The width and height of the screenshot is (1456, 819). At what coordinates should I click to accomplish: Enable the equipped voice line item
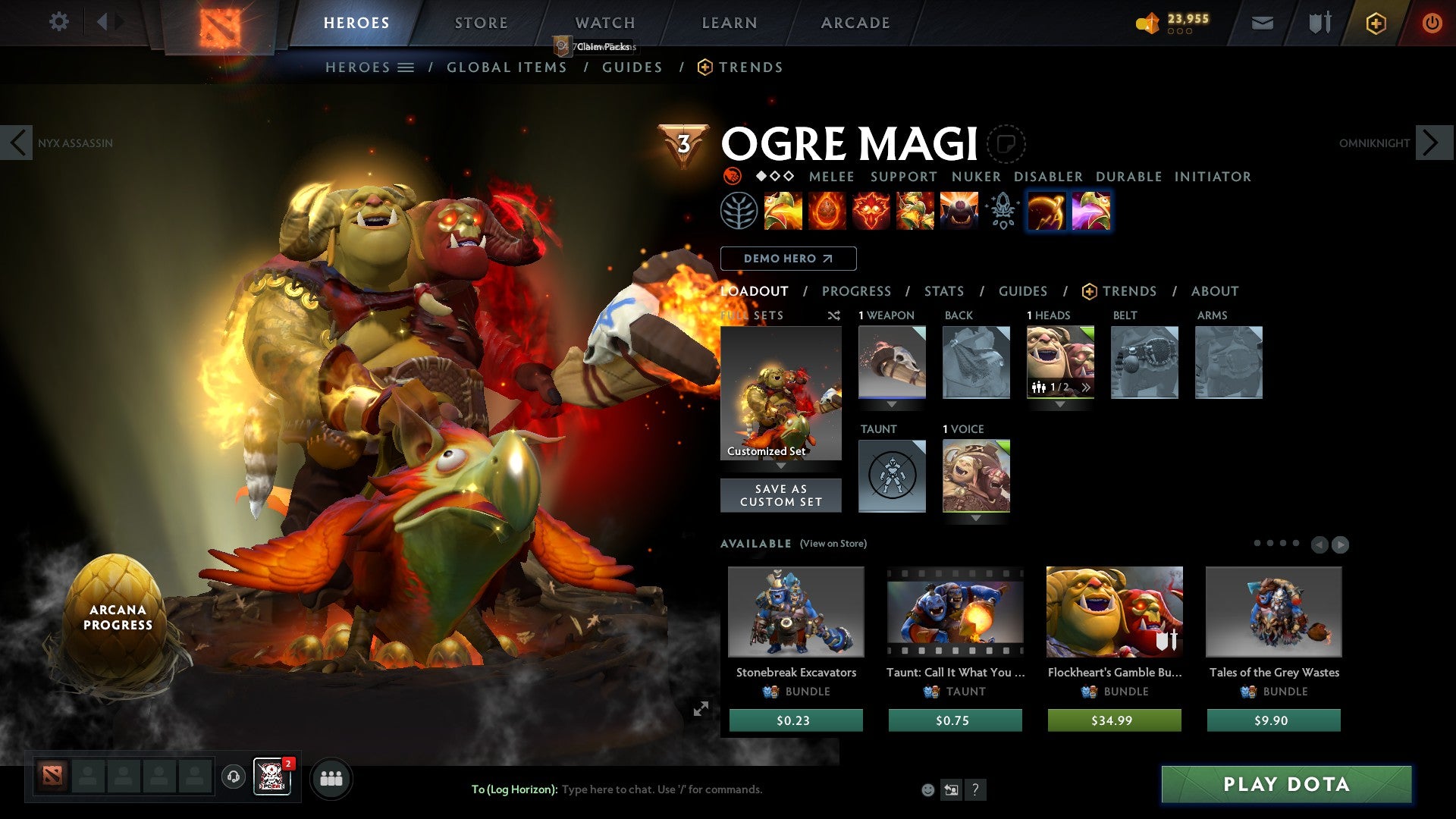977,476
